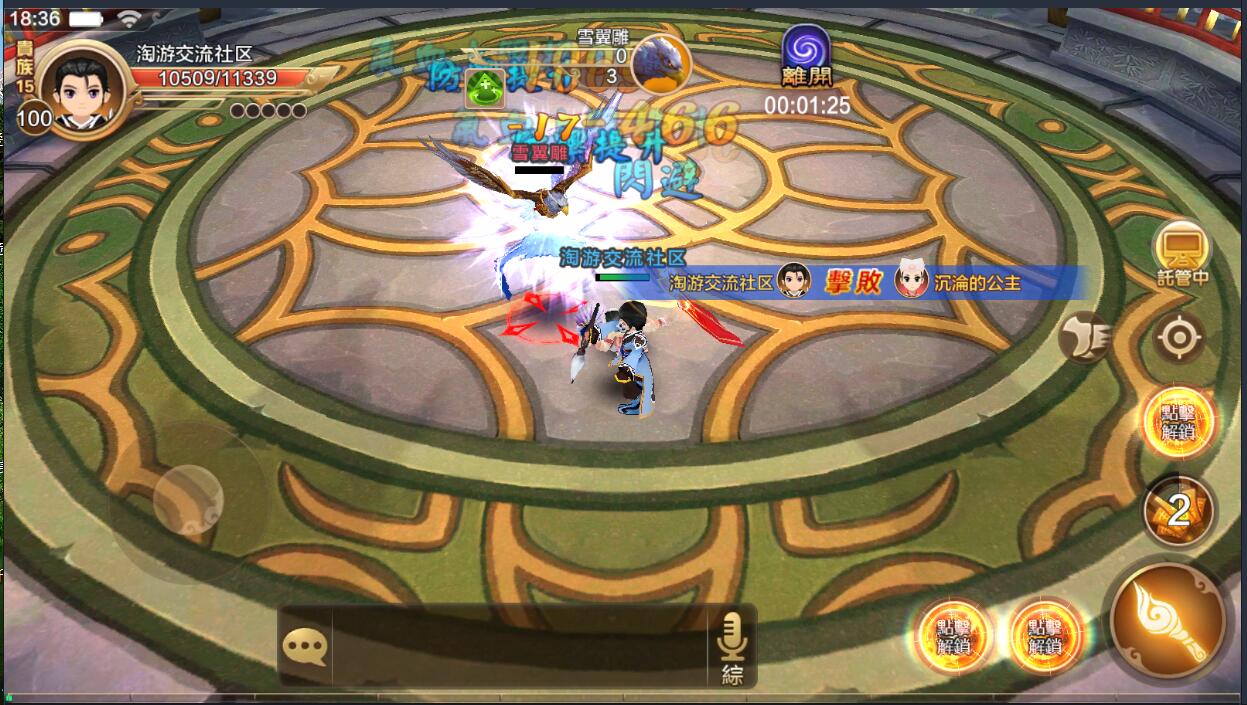Activate the winged dash skill icon
Screen dimensions: 1247x705
[1085, 336]
